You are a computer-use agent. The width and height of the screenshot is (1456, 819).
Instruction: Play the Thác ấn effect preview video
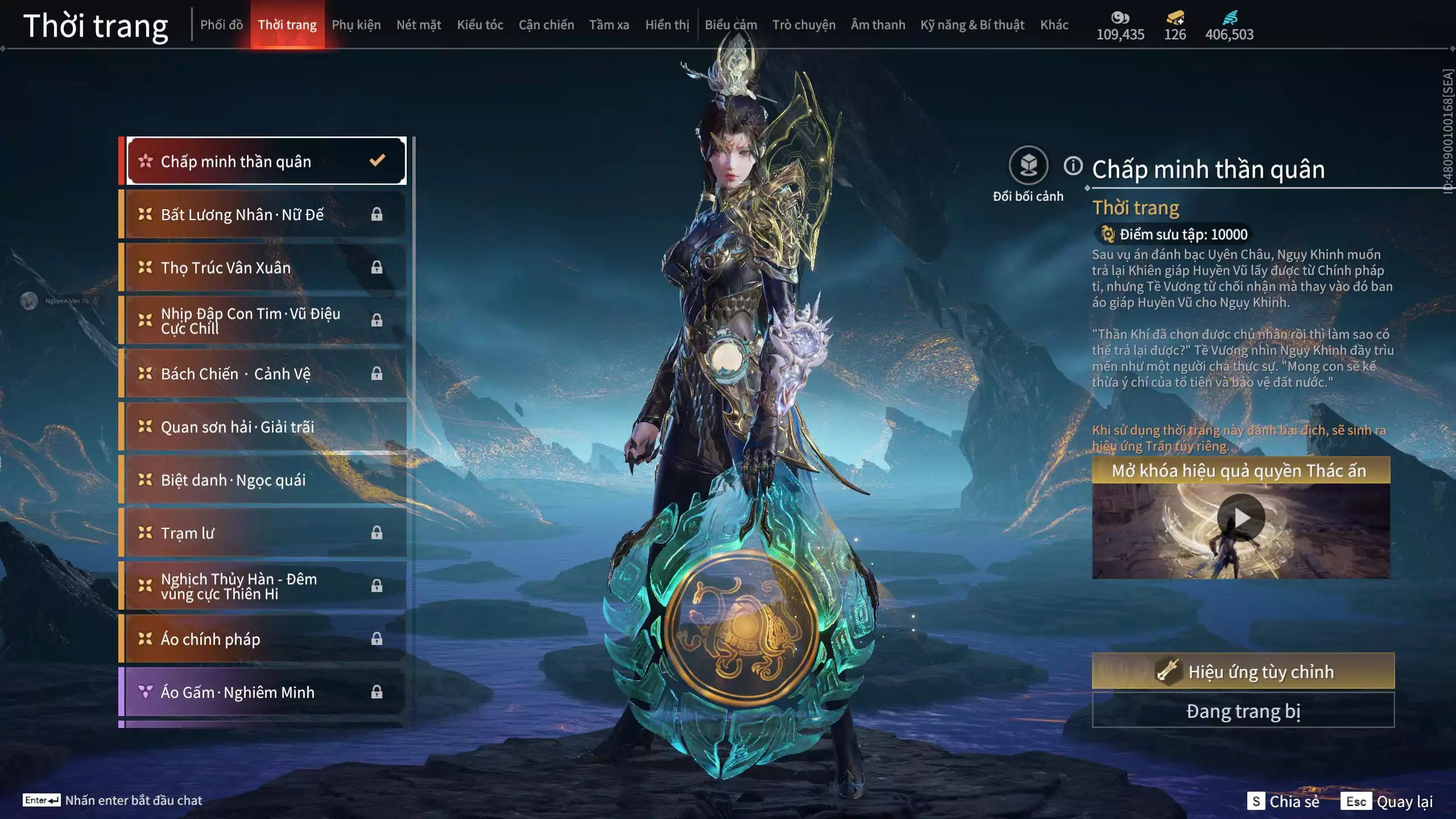point(1241,518)
